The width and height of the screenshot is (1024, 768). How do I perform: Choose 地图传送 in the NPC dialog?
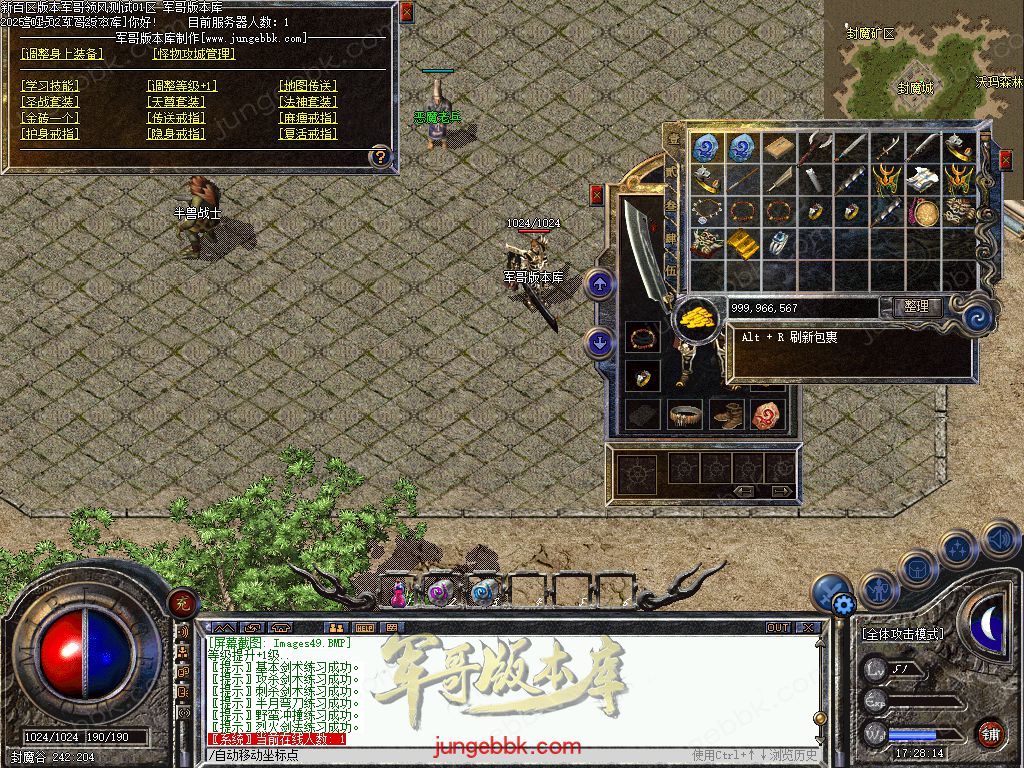[x=307, y=86]
